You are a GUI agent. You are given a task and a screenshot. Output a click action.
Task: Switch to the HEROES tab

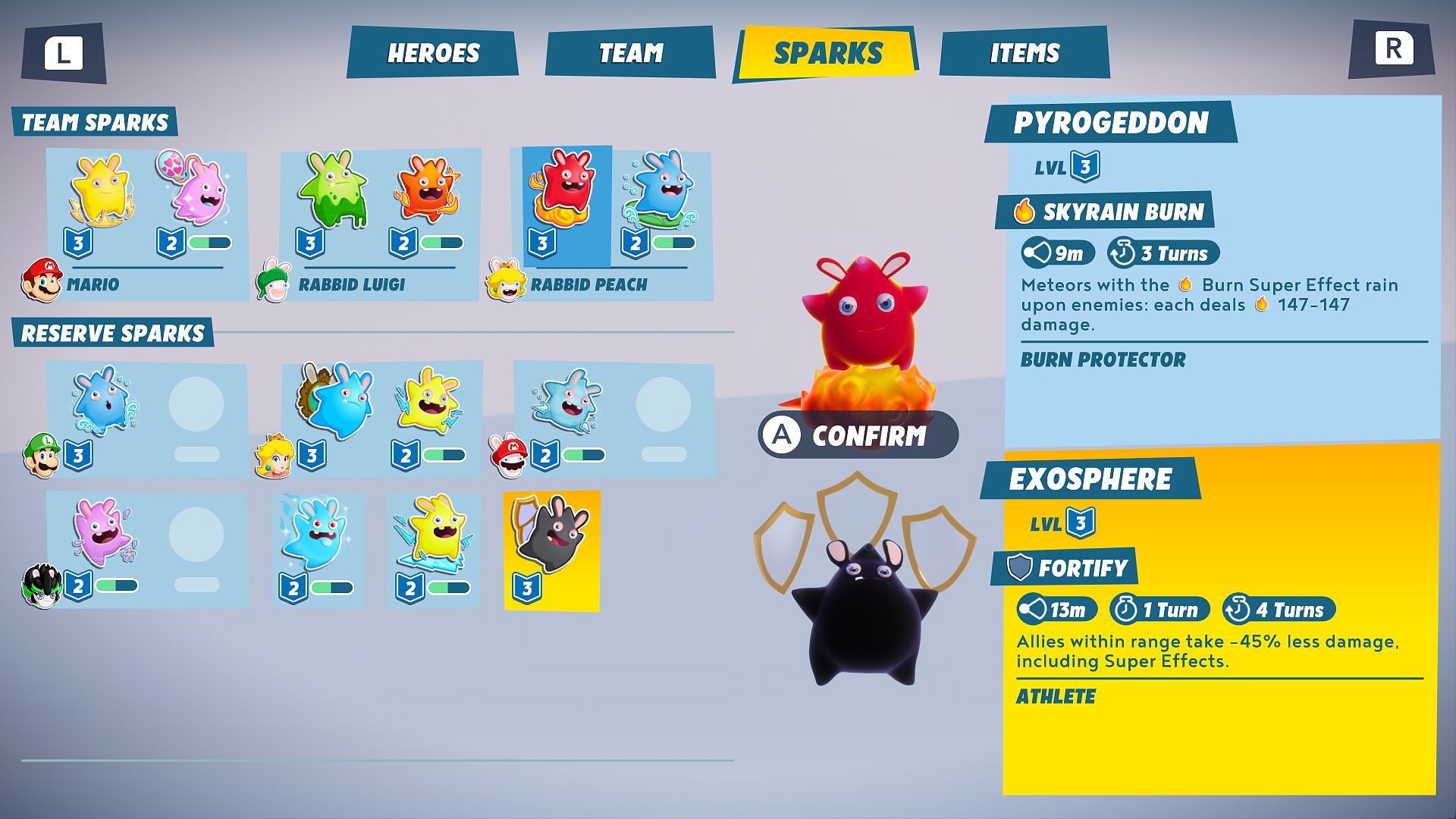(433, 53)
